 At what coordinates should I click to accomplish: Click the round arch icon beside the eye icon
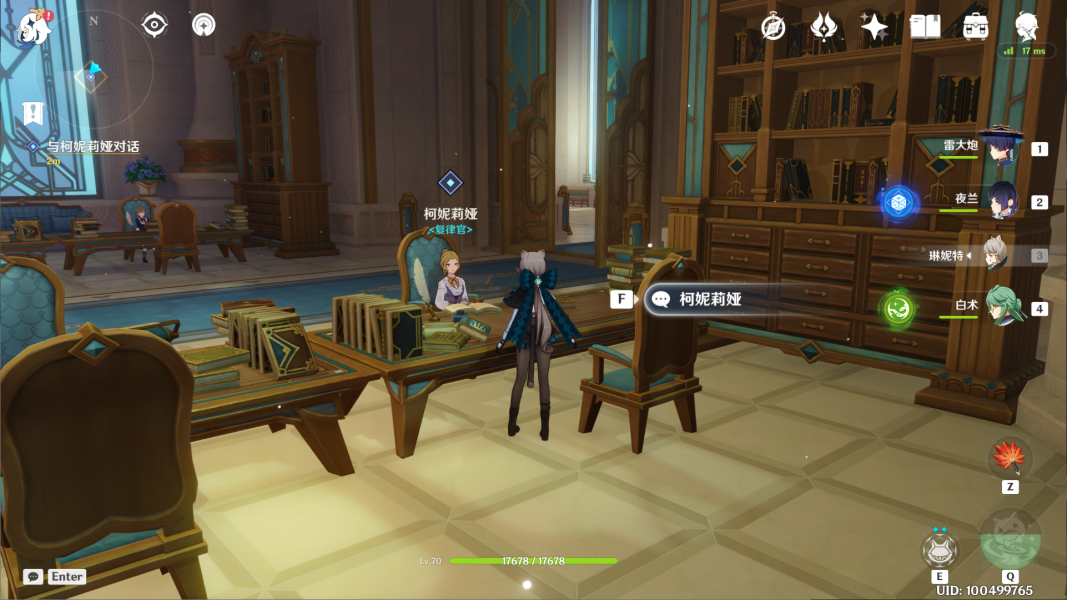point(203,25)
